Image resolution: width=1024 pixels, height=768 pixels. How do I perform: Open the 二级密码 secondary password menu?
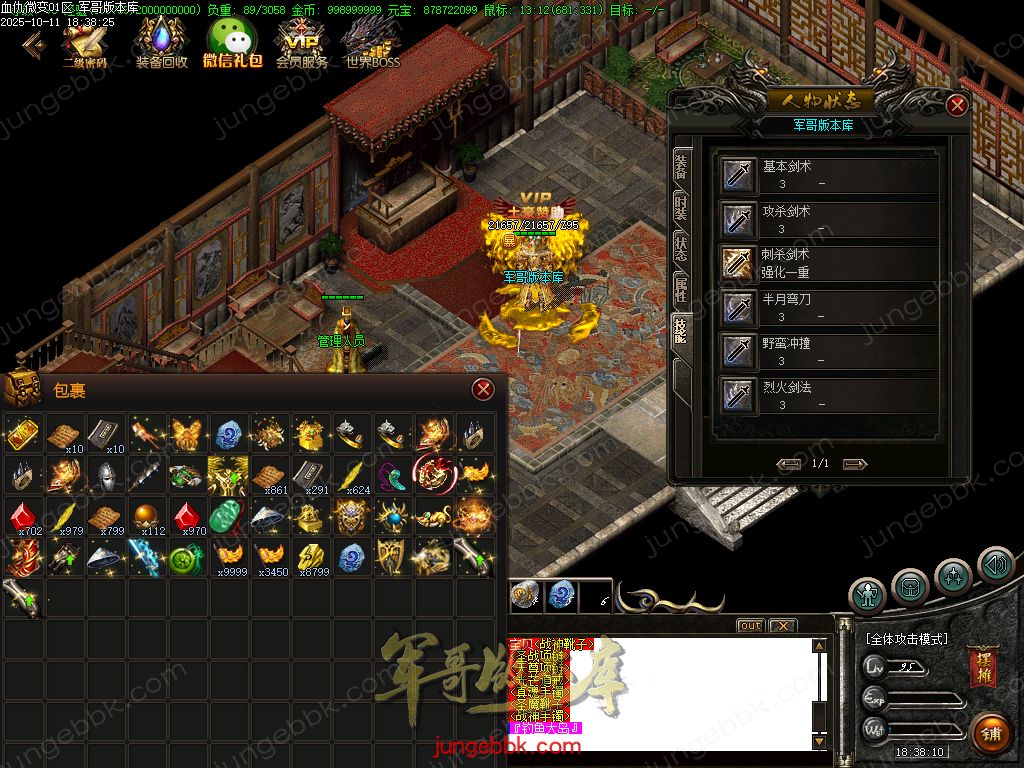coord(85,42)
